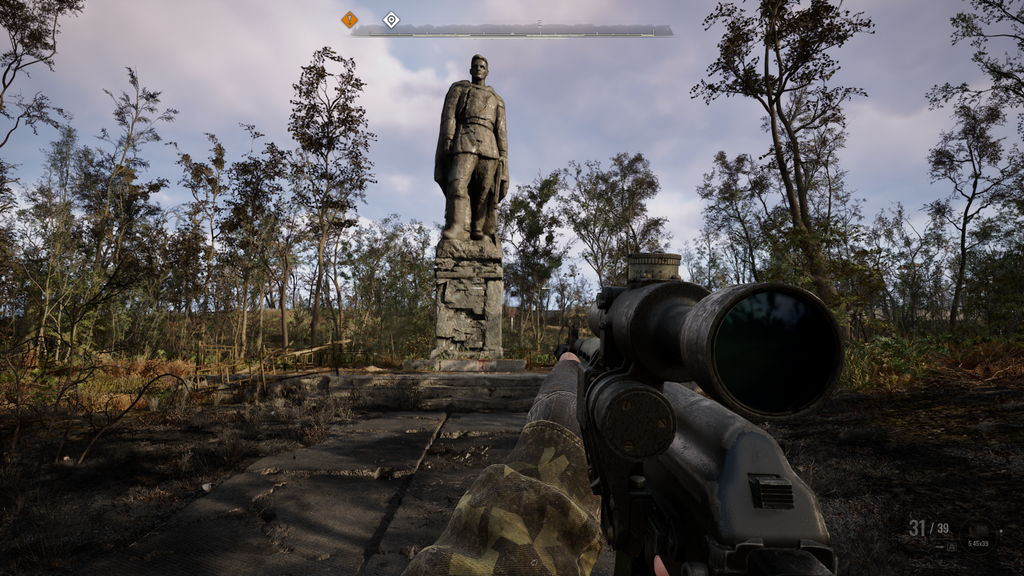Click the white location marker on the compass
This screenshot has height=576, width=1024.
click(391, 19)
